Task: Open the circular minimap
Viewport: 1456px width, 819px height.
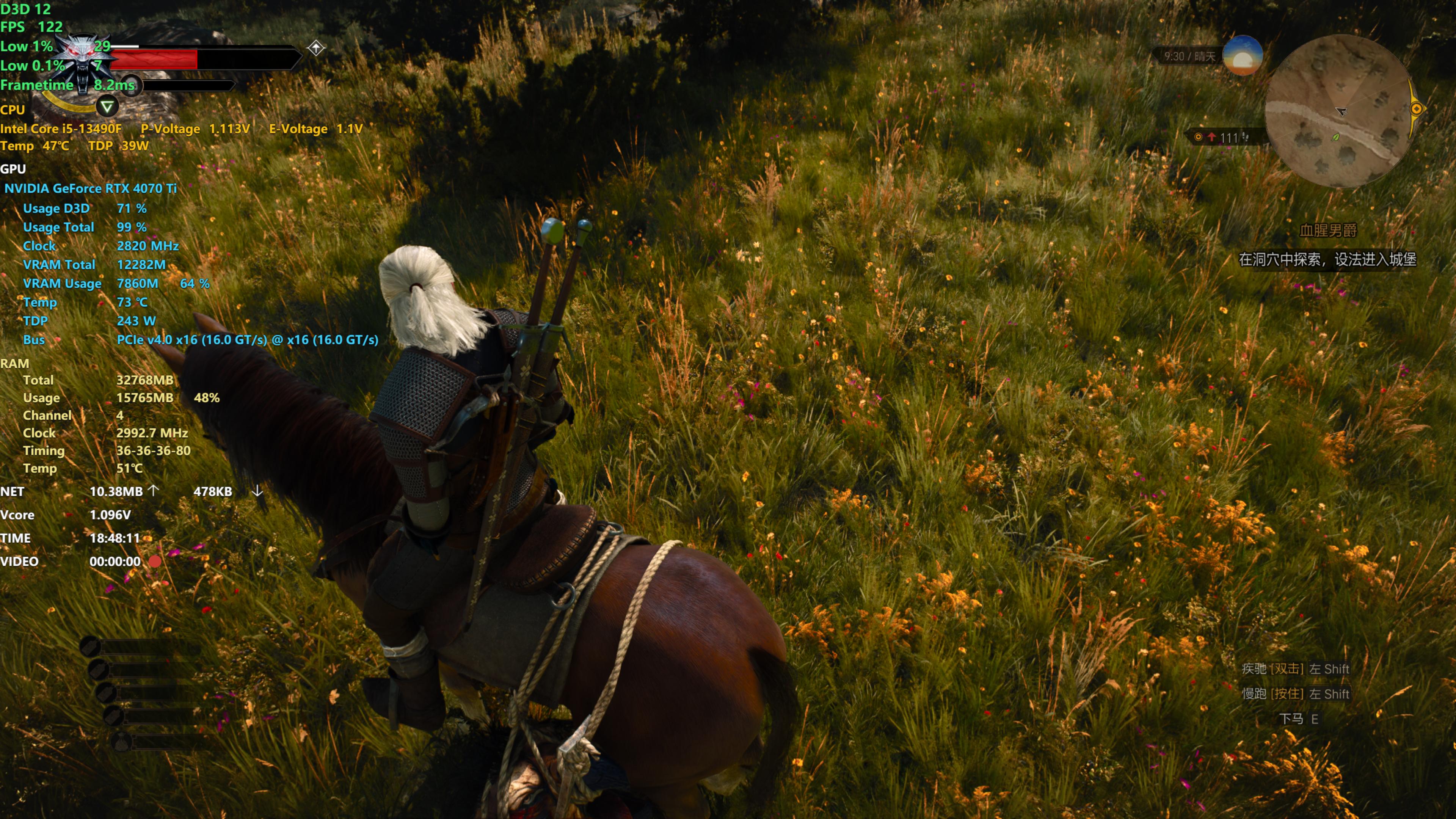Action: tap(1338, 111)
